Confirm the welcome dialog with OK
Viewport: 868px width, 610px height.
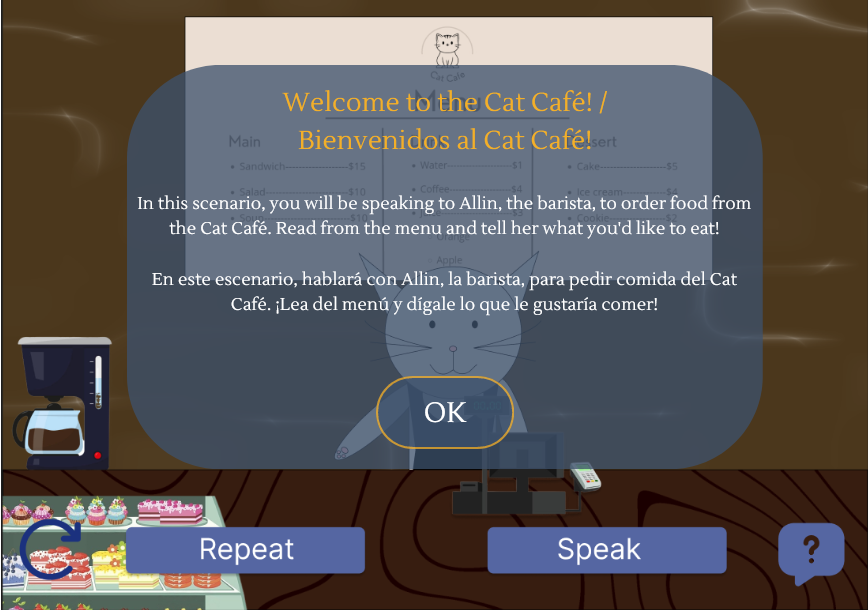tap(445, 412)
